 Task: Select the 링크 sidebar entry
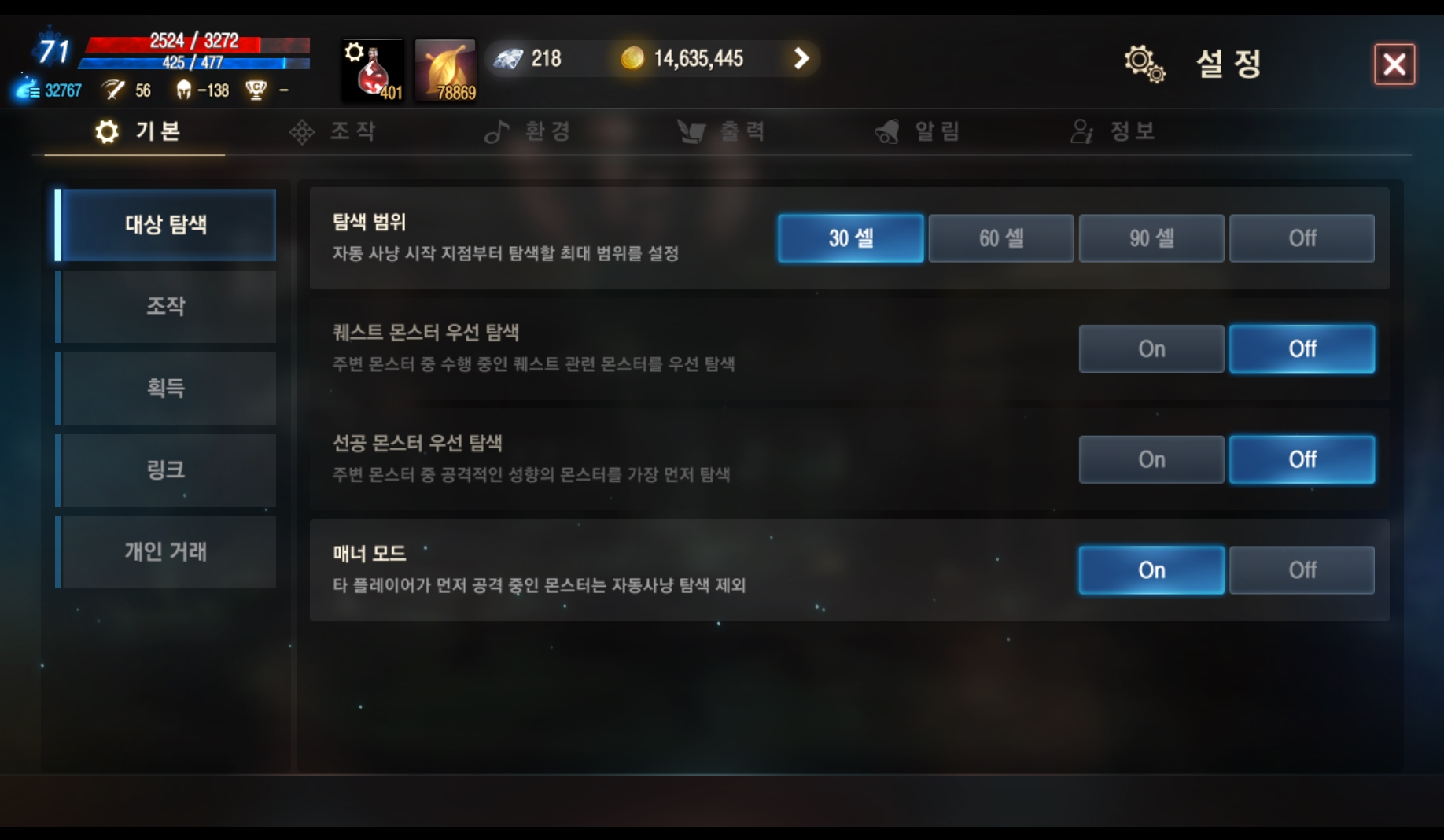click(166, 470)
